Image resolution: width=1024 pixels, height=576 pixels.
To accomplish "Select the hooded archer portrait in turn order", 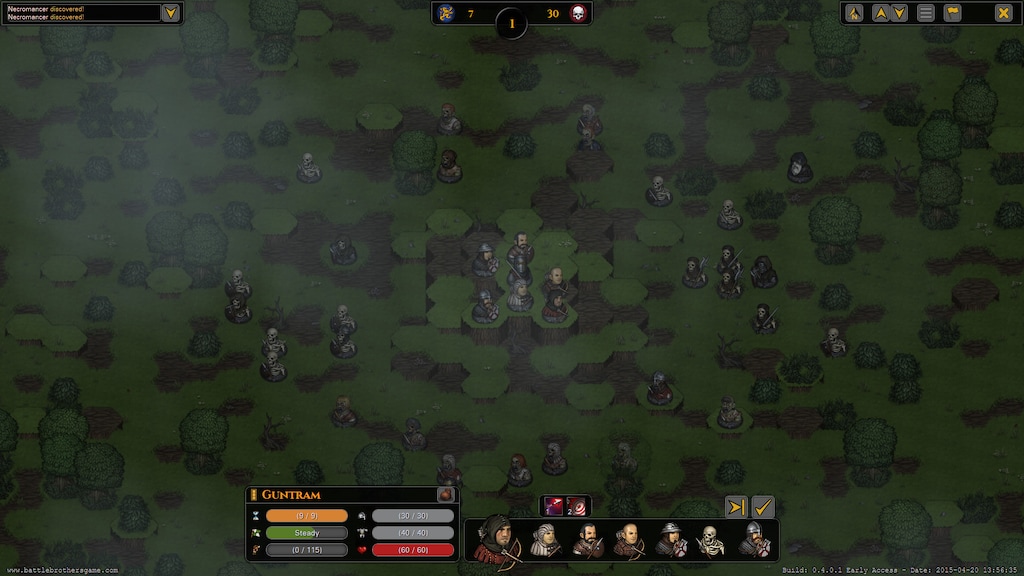I will click(x=495, y=539).
